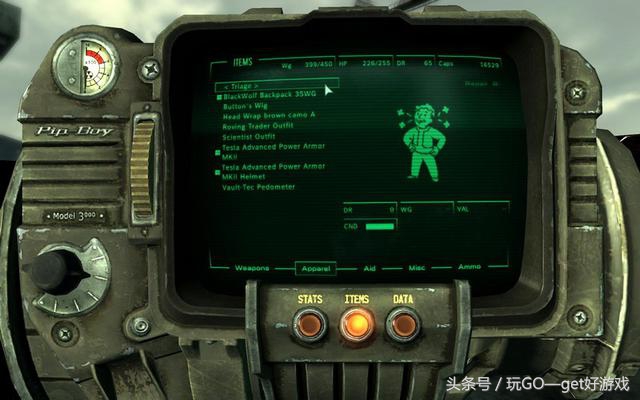The width and height of the screenshot is (640, 400).
Task: Open the Ammo tab
Action: point(468,268)
